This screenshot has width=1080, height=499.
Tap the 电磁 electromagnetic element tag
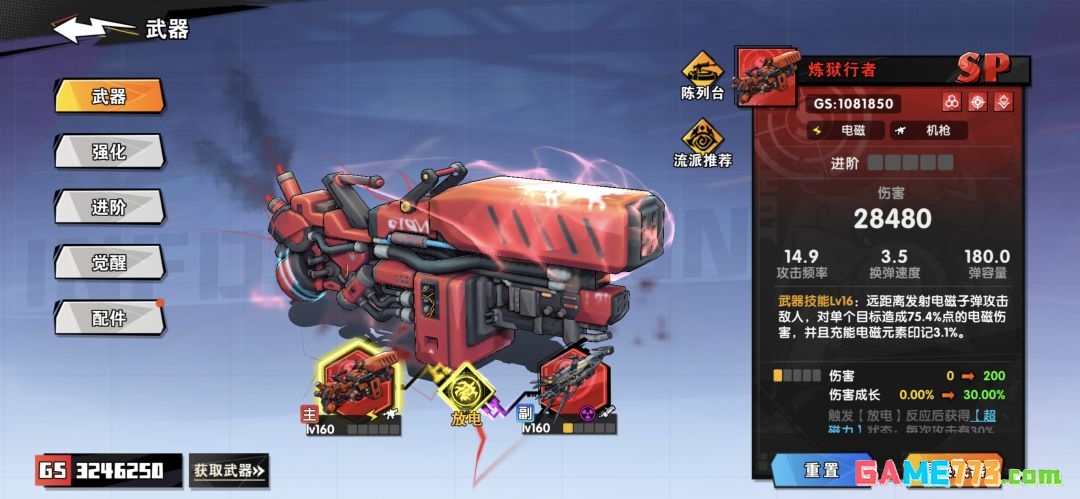click(844, 130)
